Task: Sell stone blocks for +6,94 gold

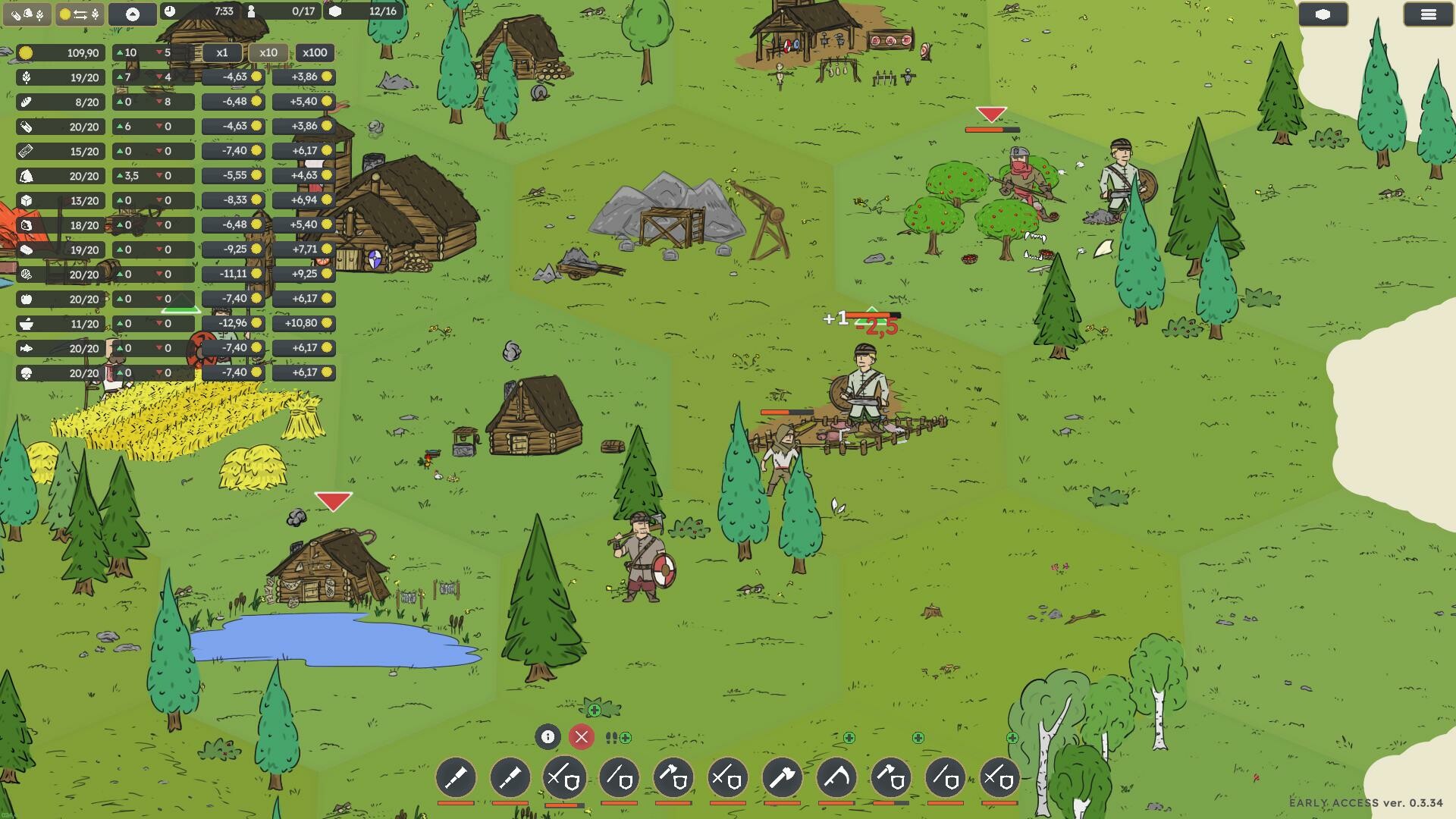Action: [303, 200]
